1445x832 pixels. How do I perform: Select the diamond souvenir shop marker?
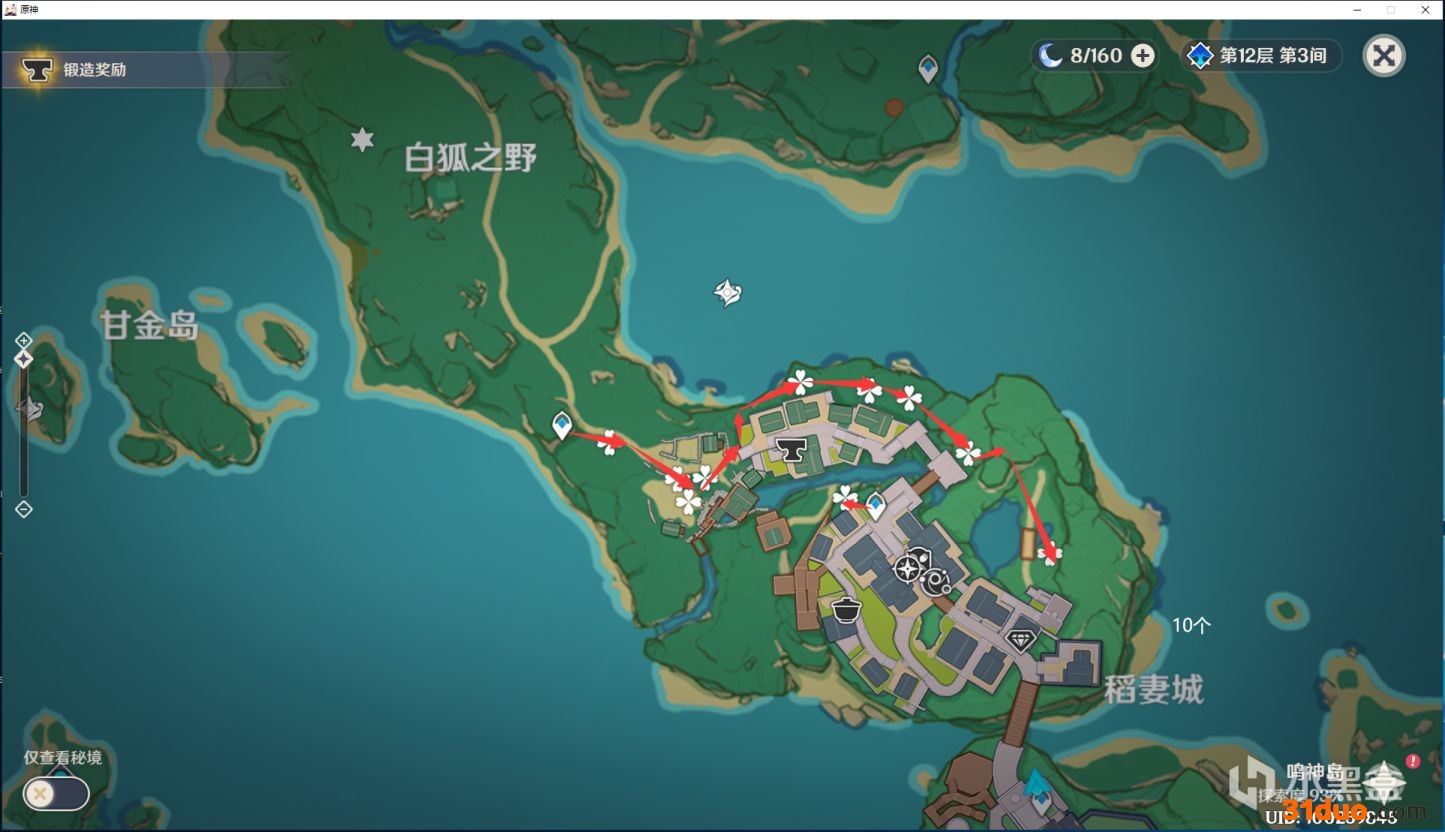pyautogui.click(x=1020, y=639)
